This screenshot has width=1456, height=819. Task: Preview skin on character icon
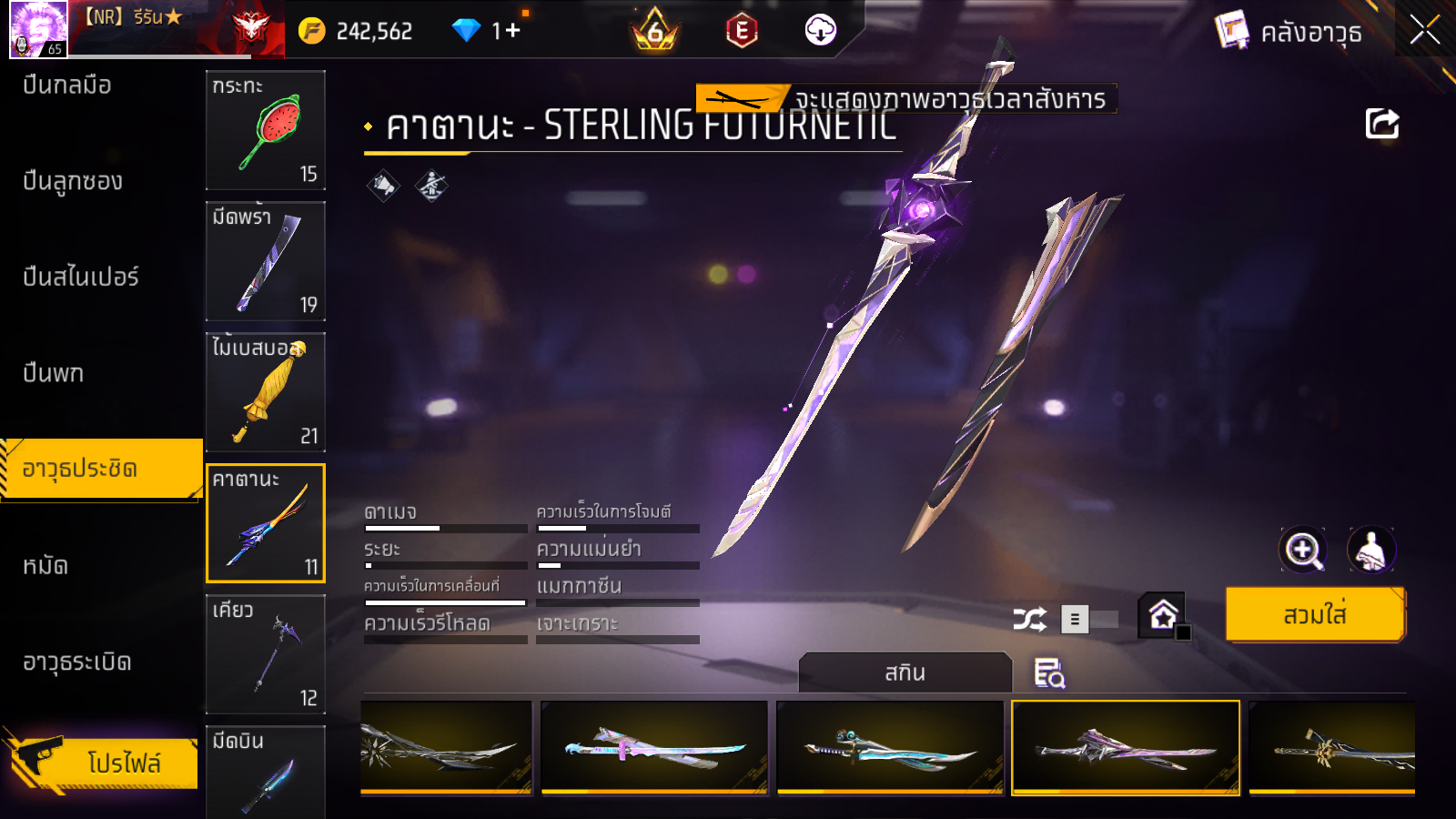tap(1370, 550)
